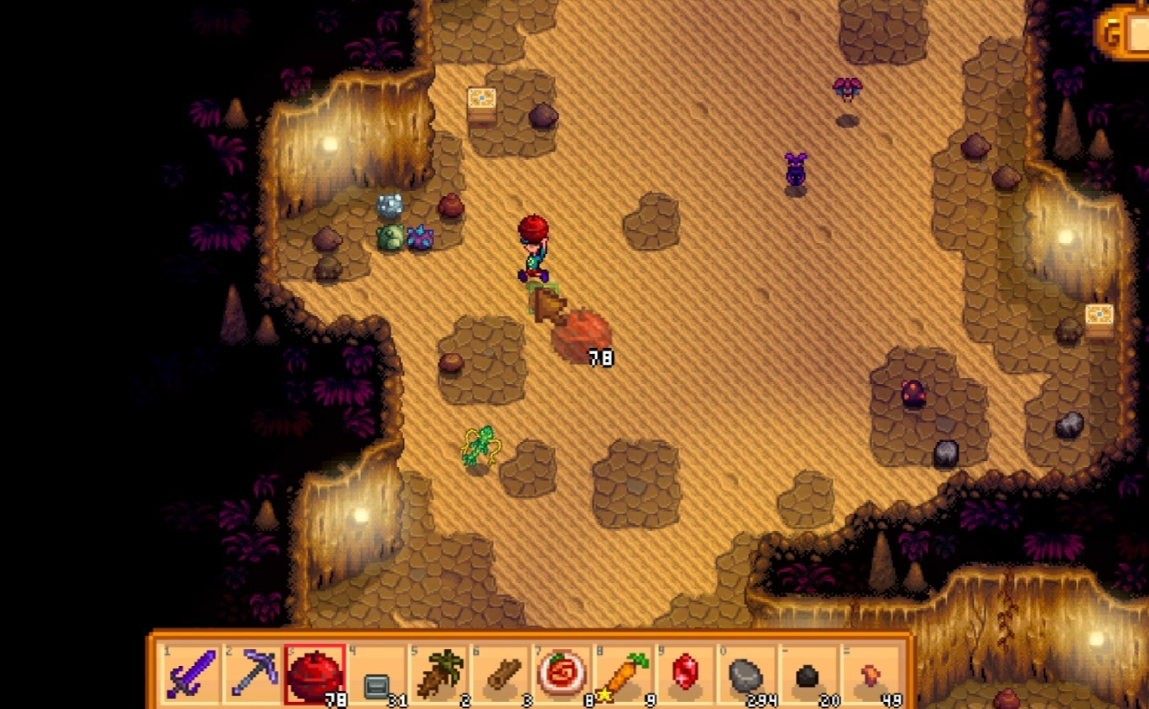
Task: Select the gold-star carrot slot
Action: 626,673
